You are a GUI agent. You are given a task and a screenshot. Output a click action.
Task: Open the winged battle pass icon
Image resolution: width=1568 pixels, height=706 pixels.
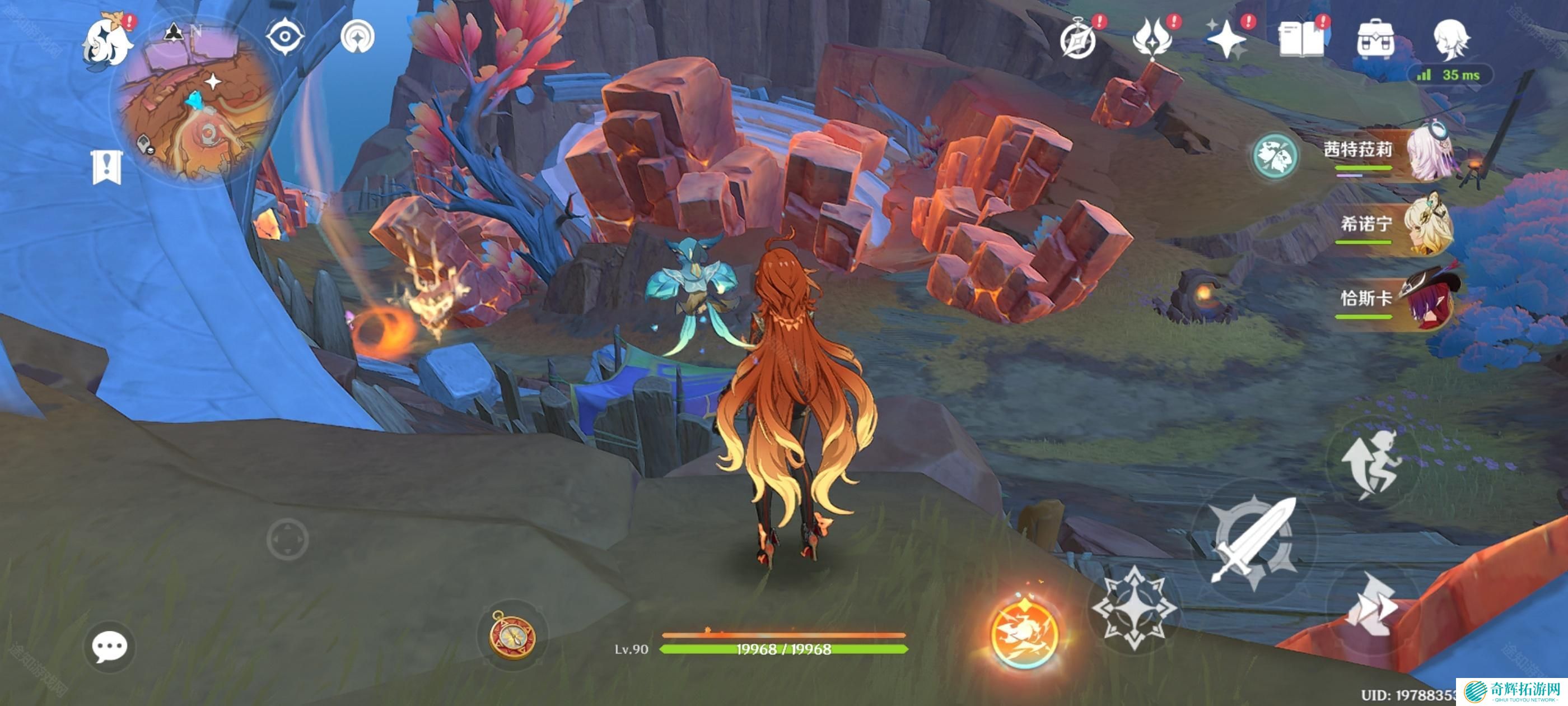1152,39
